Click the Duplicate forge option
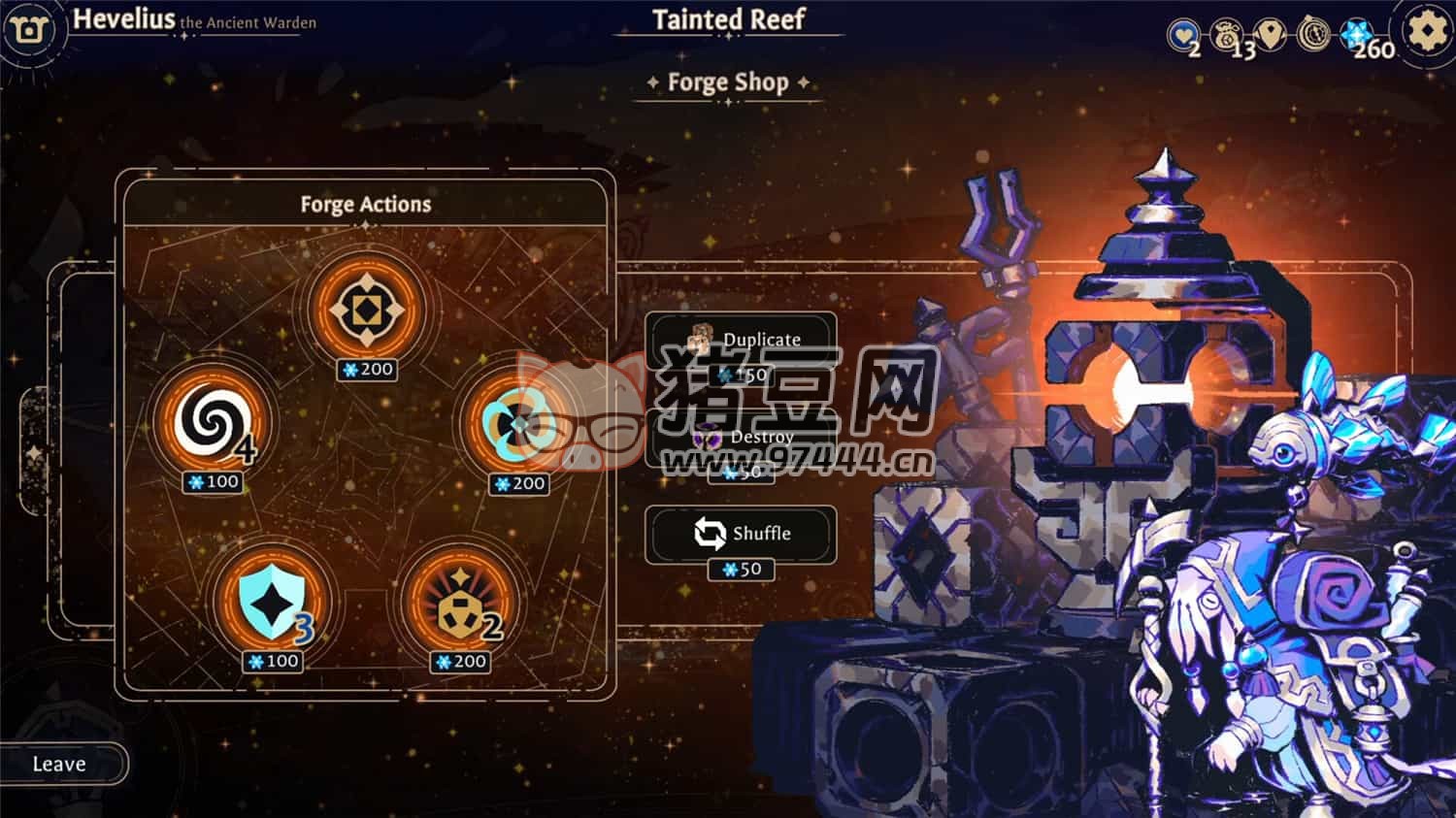 coord(742,341)
